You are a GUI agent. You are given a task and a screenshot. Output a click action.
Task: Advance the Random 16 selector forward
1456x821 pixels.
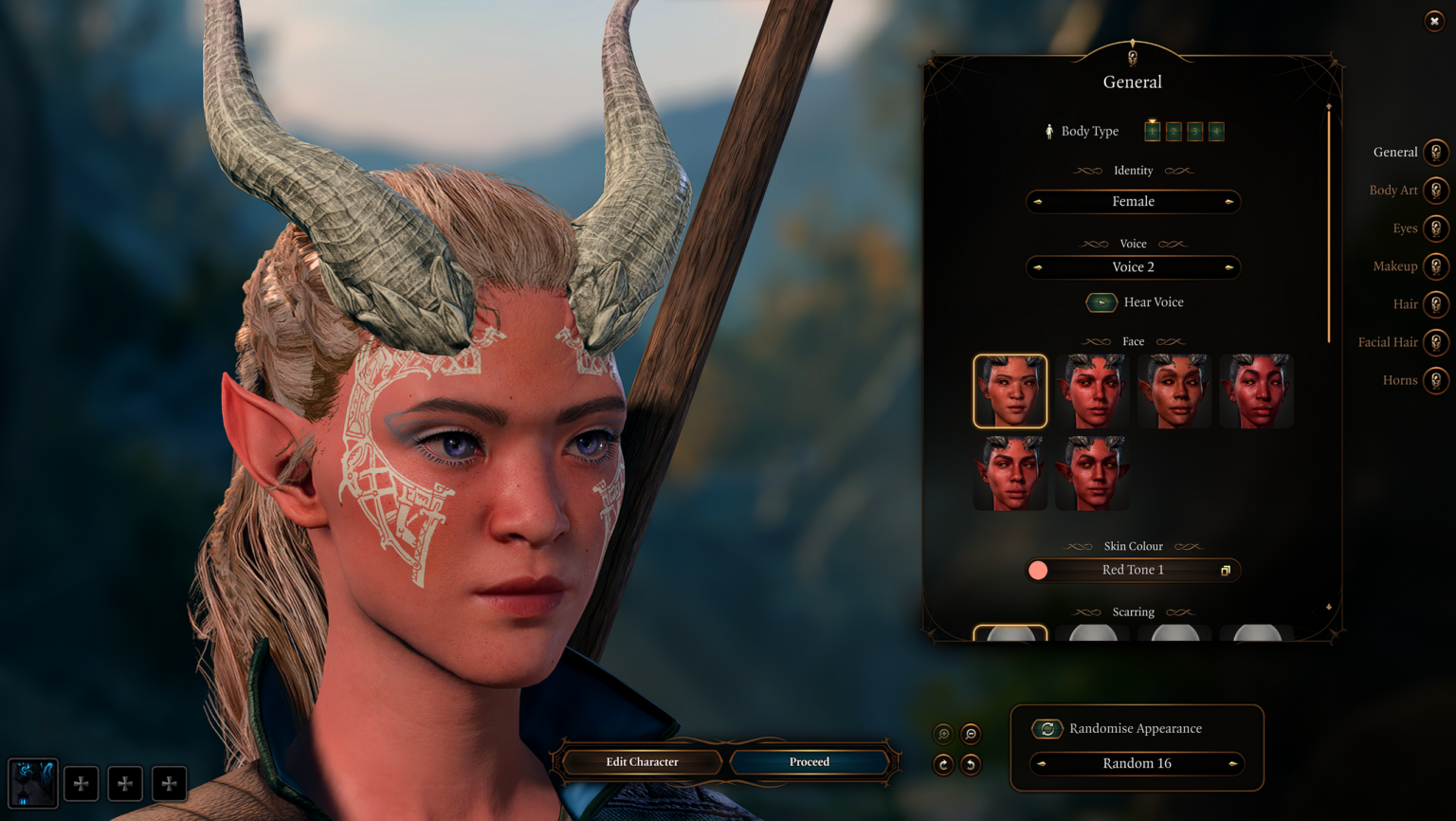coord(1230,764)
